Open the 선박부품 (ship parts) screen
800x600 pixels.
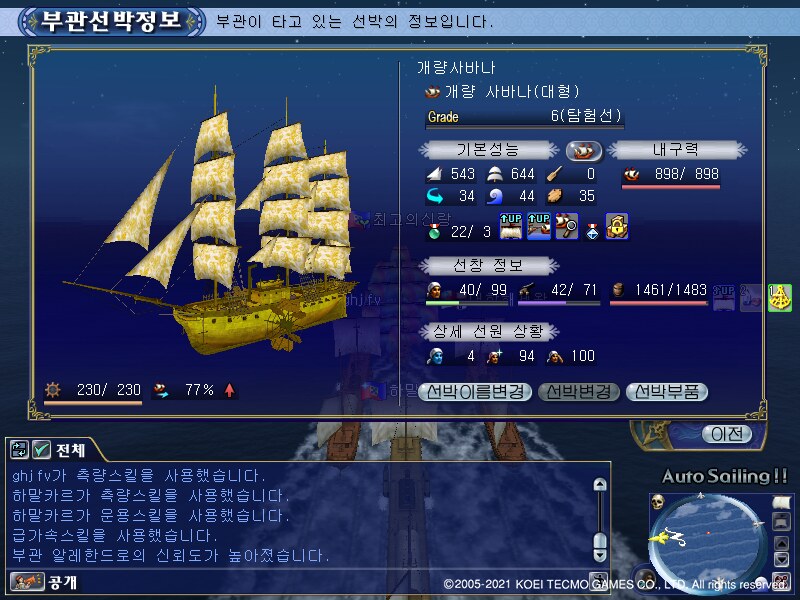[x=667, y=392]
